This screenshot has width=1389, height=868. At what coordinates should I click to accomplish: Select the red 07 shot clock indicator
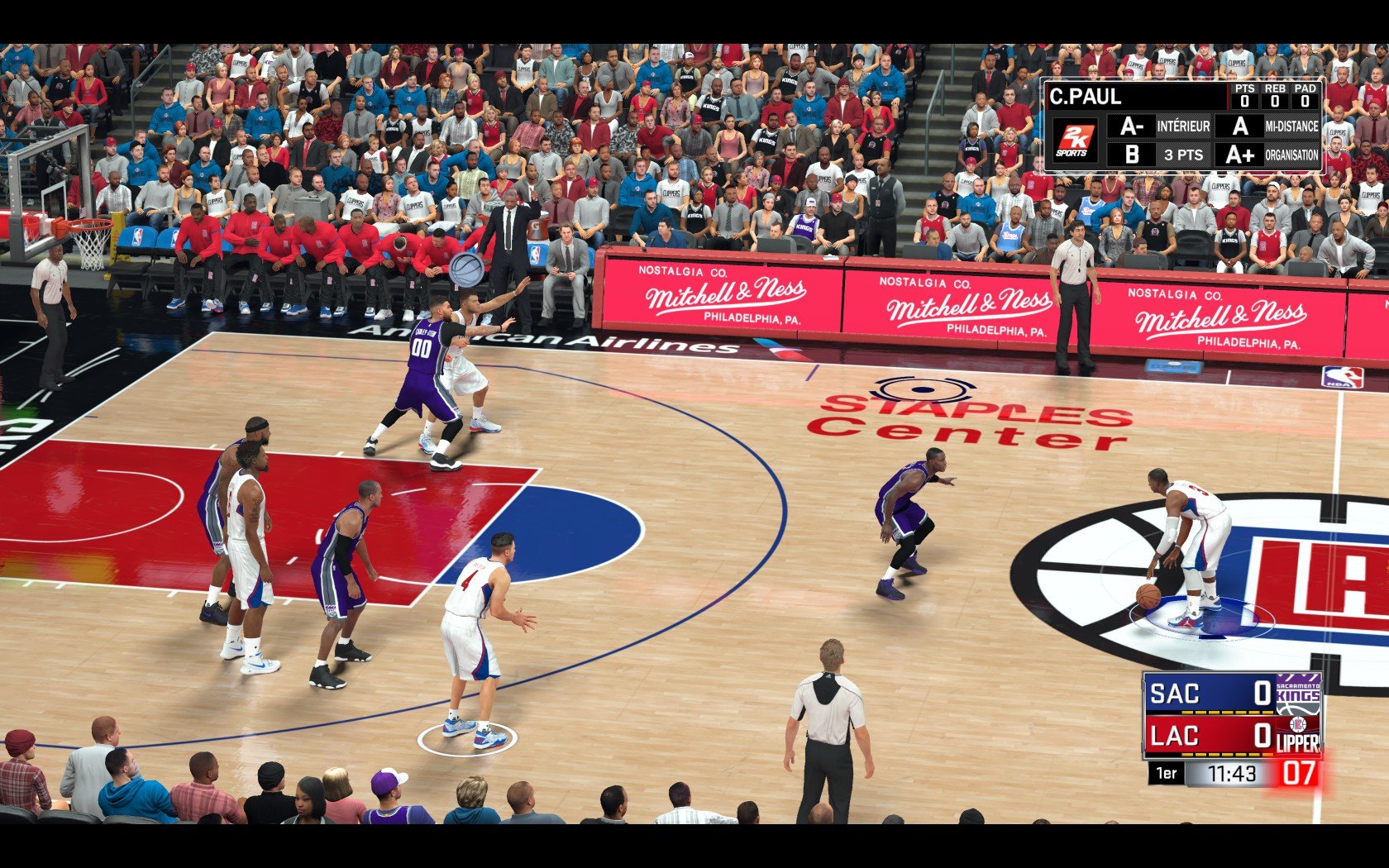[x=1297, y=773]
